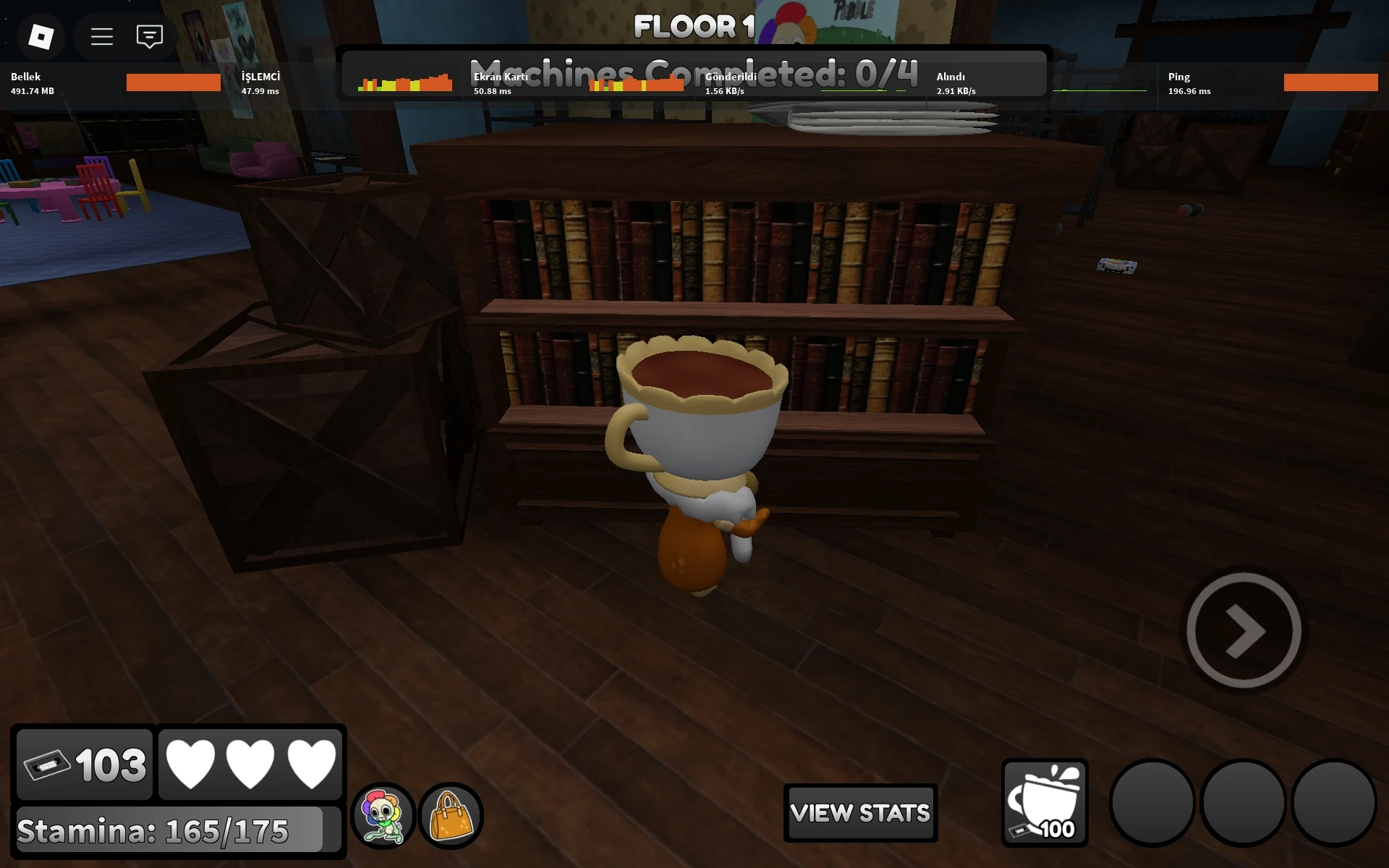The image size is (1389, 868).
Task: Open the Floor 1 title banner
Action: (693, 27)
